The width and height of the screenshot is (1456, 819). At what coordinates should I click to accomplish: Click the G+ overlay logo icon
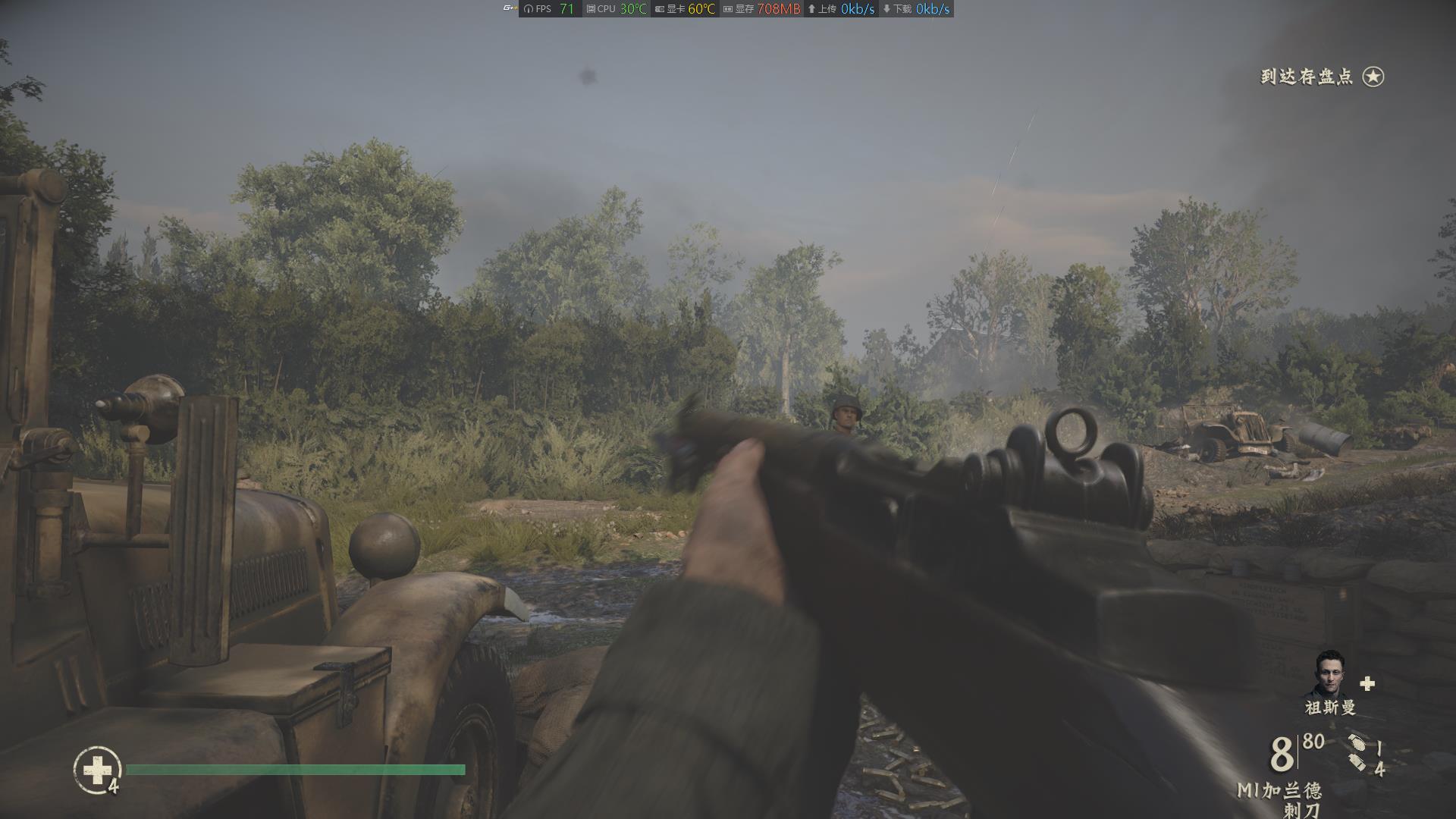pos(510,8)
